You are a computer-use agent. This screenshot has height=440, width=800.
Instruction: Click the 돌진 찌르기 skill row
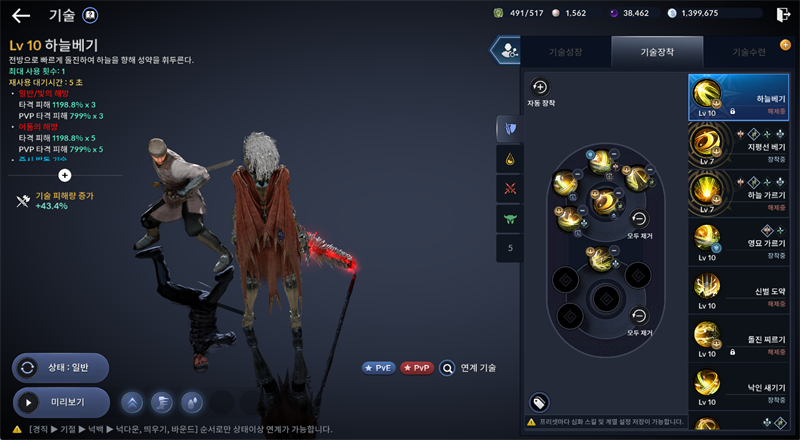tap(738, 338)
